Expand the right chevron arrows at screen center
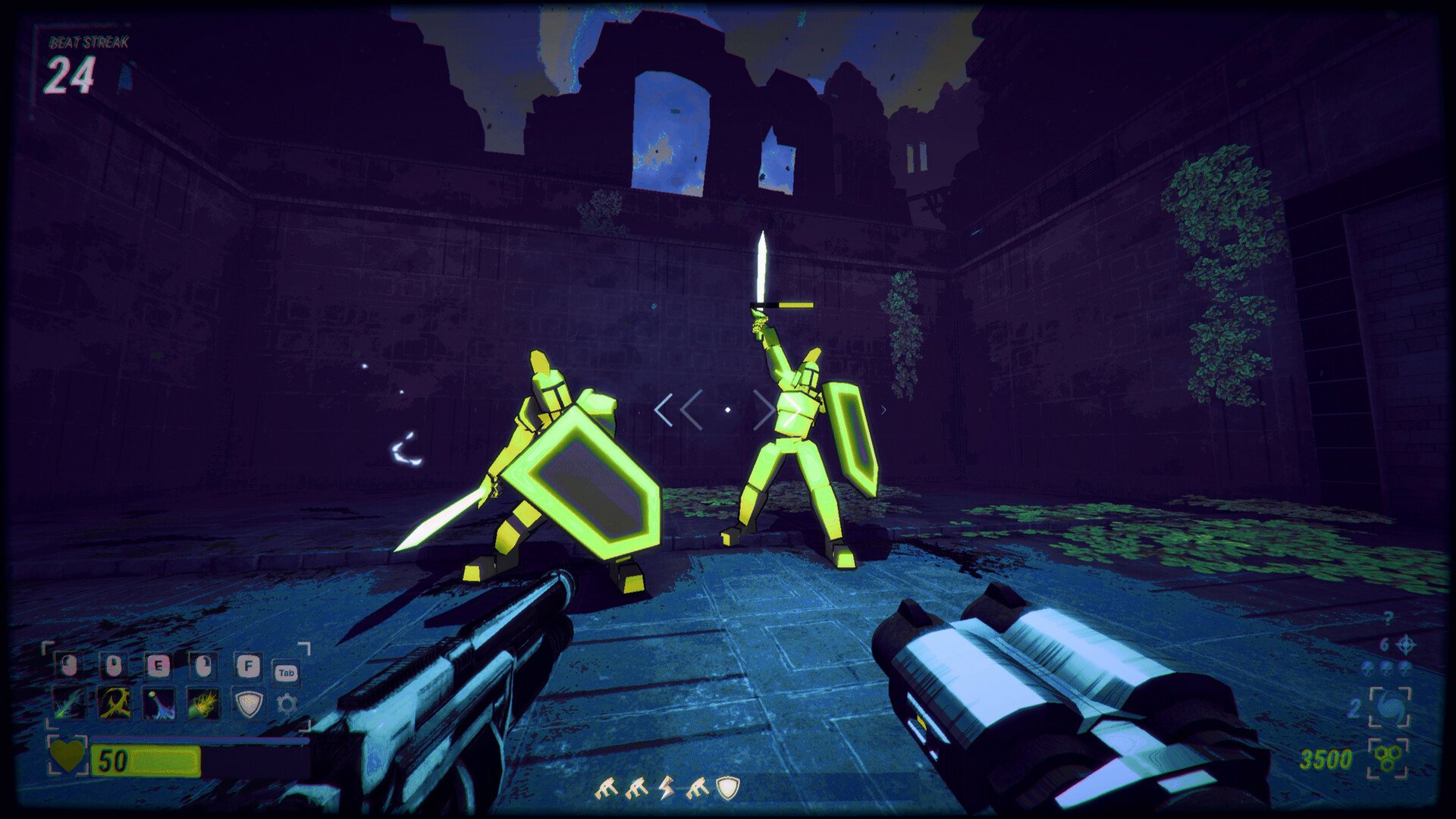 (x=773, y=409)
